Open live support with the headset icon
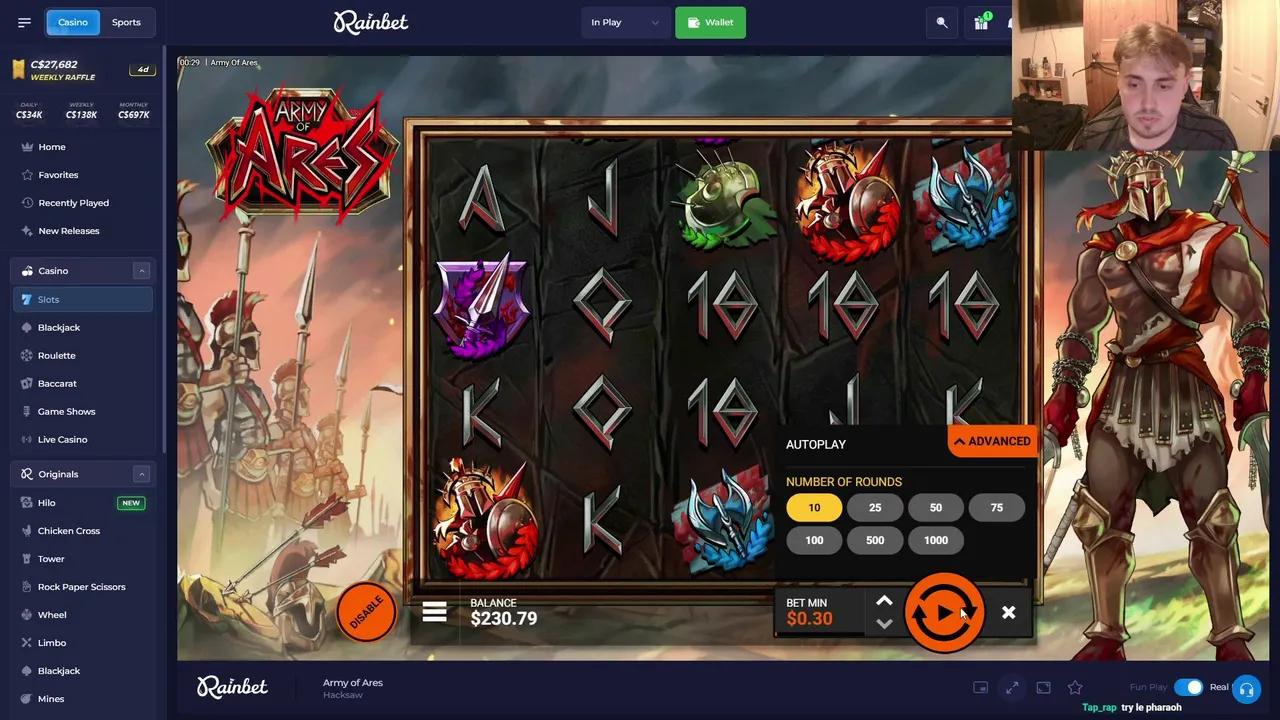The height and width of the screenshot is (720, 1280). coord(1246,687)
